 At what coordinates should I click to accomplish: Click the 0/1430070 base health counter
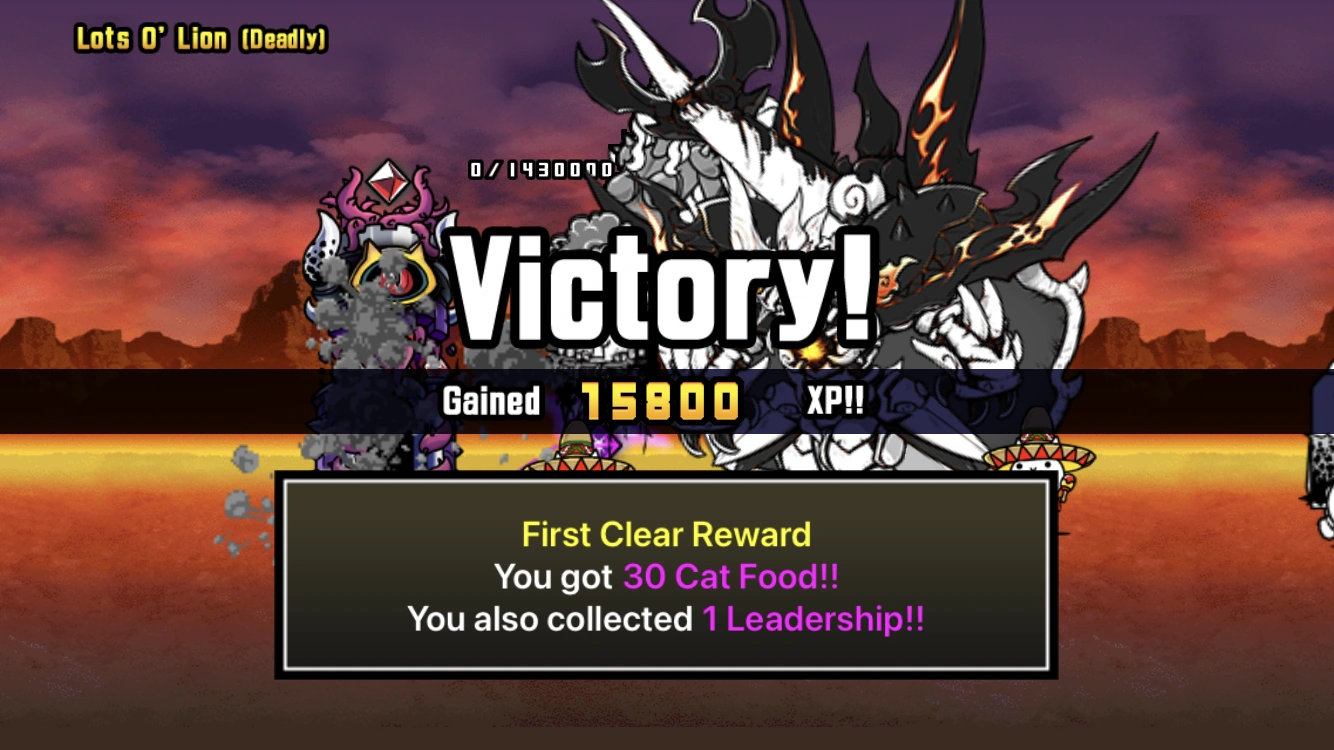coord(538,170)
